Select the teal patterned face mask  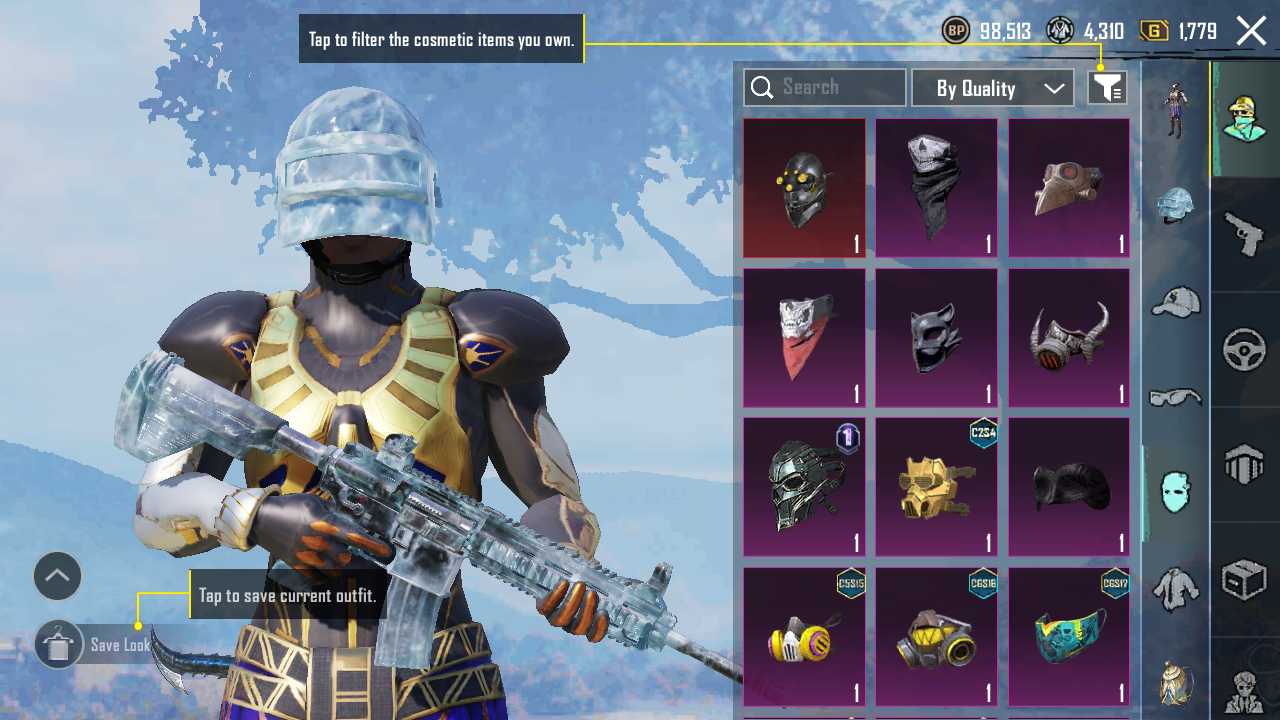point(1068,637)
